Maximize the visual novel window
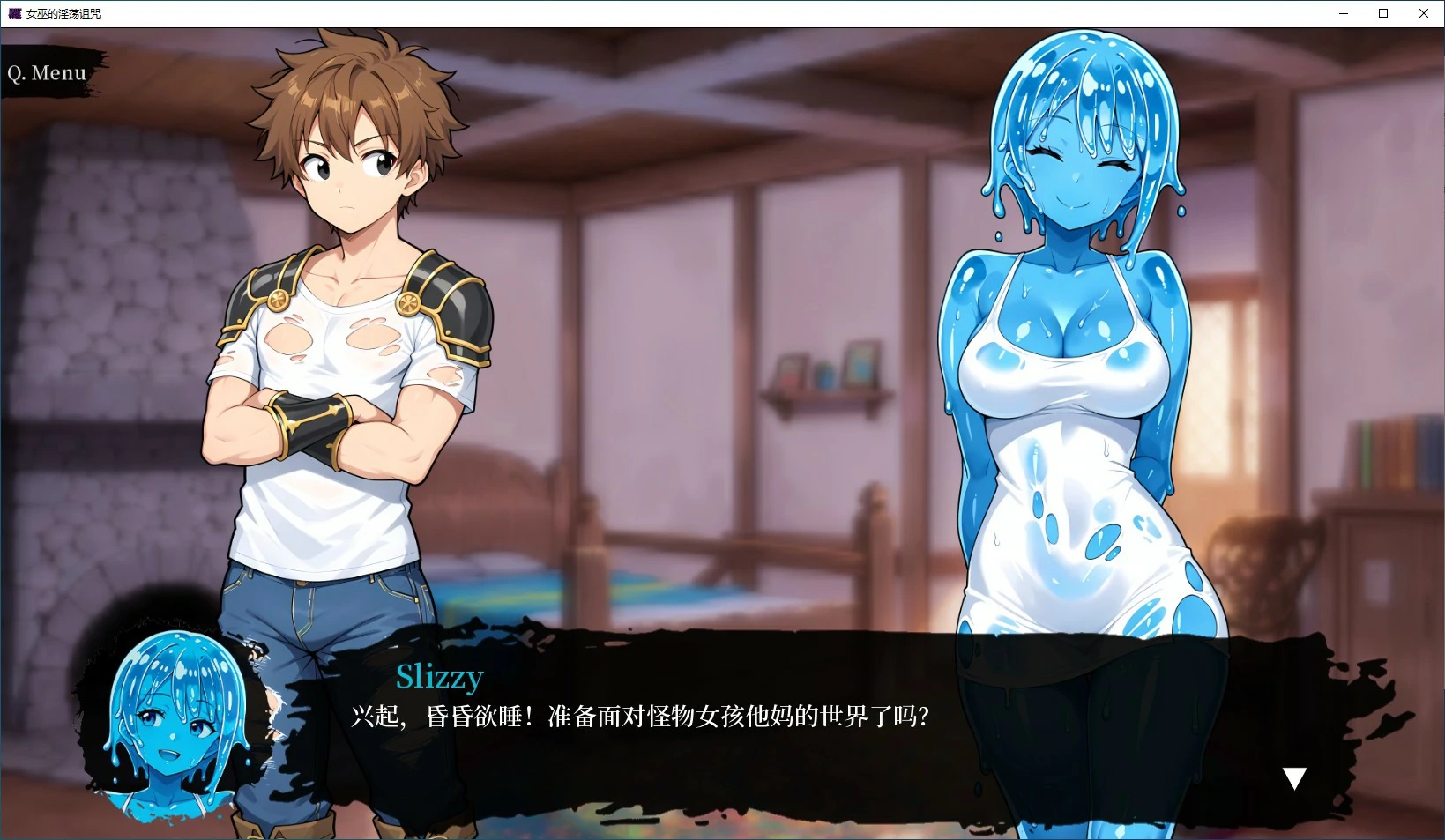This screenshot has width=1445, height=840. [1382, 13]
